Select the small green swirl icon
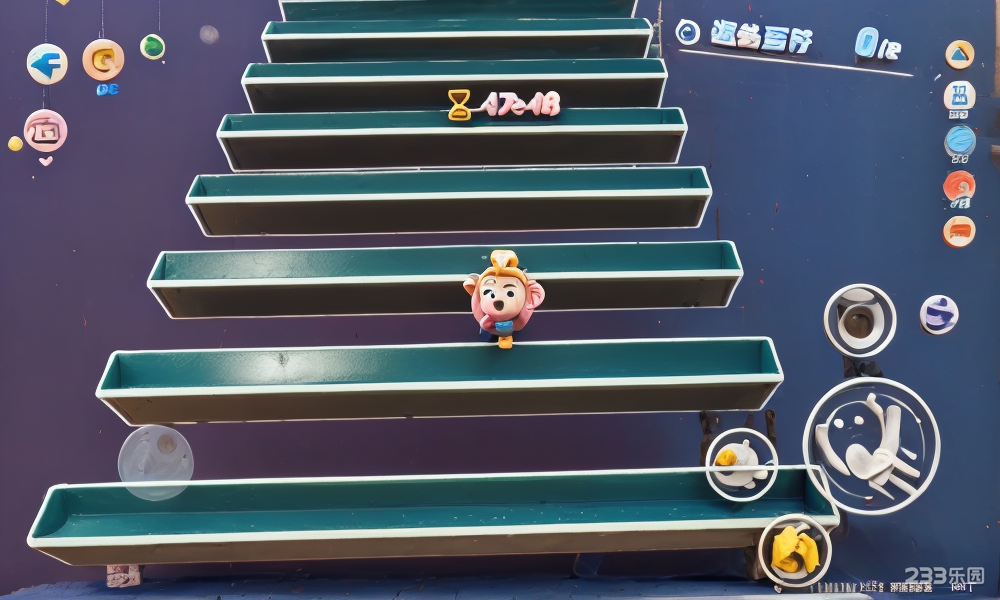Screen dimensions: 1000x600 point(152,46)
